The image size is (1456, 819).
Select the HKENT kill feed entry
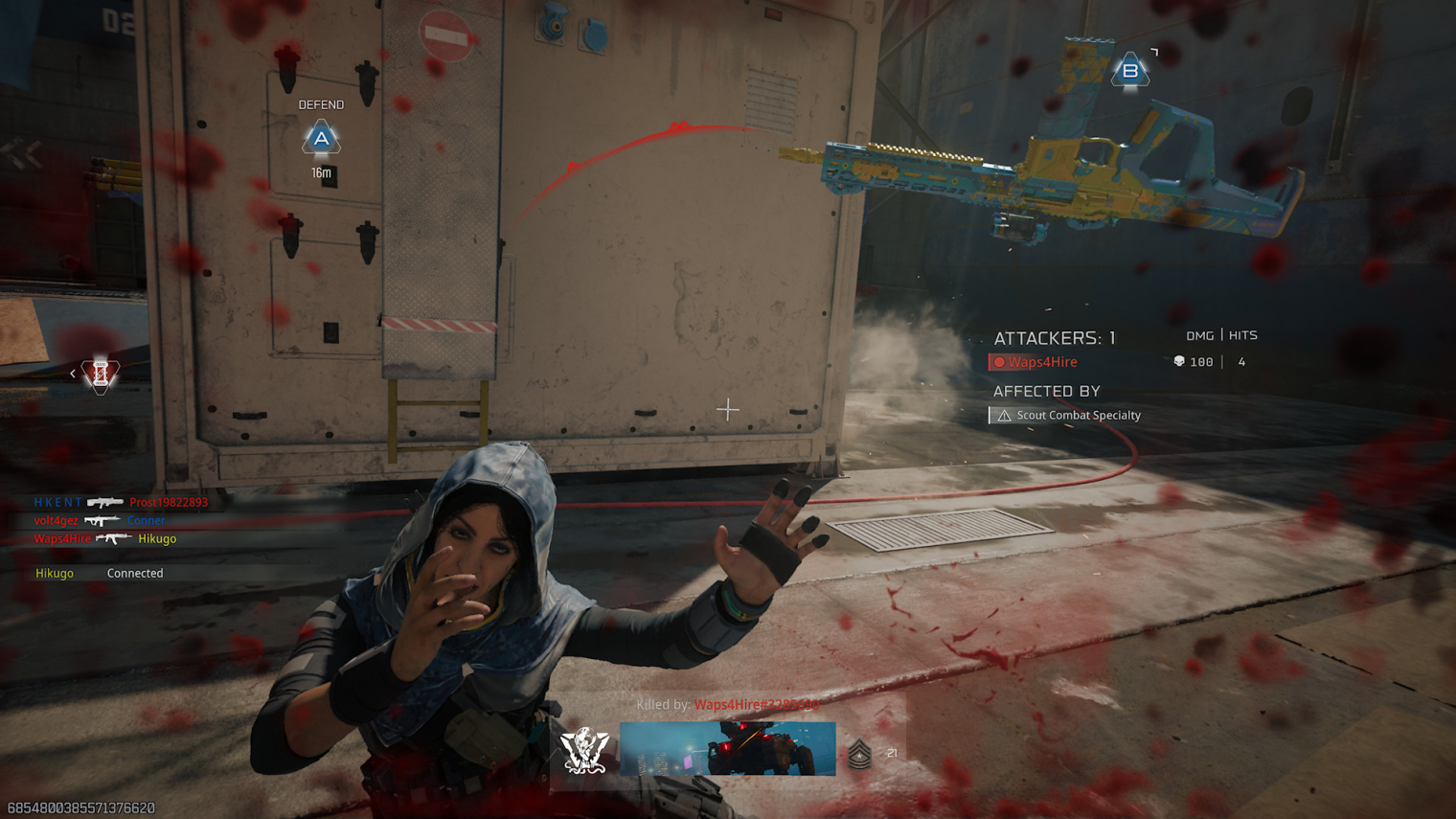click(x=120, y=502)
